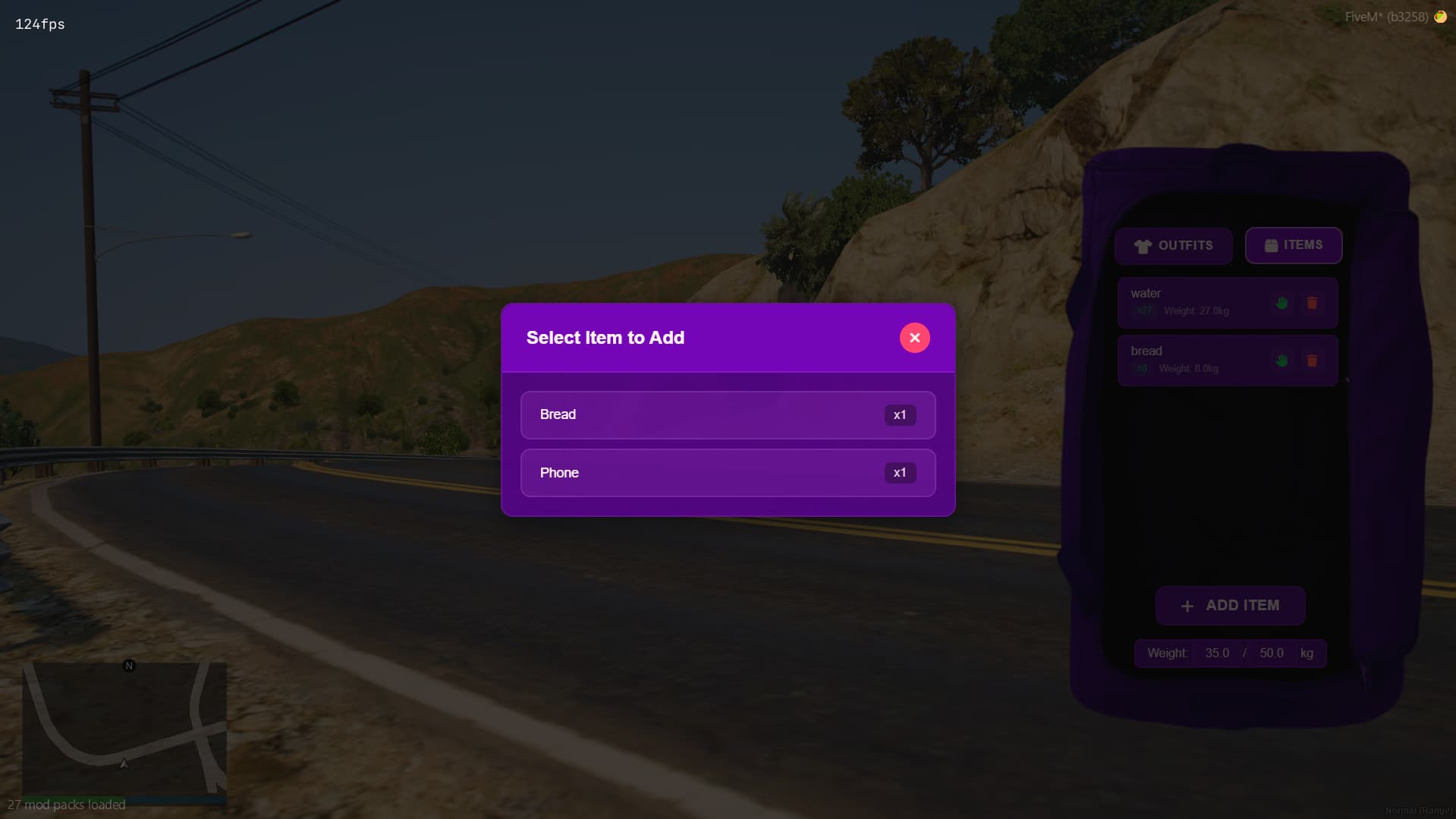This screenshot has height=819, width=1456.
Task: Click the Weight 35.0 / 50.0 kg display
Action: pos(1229,653)
